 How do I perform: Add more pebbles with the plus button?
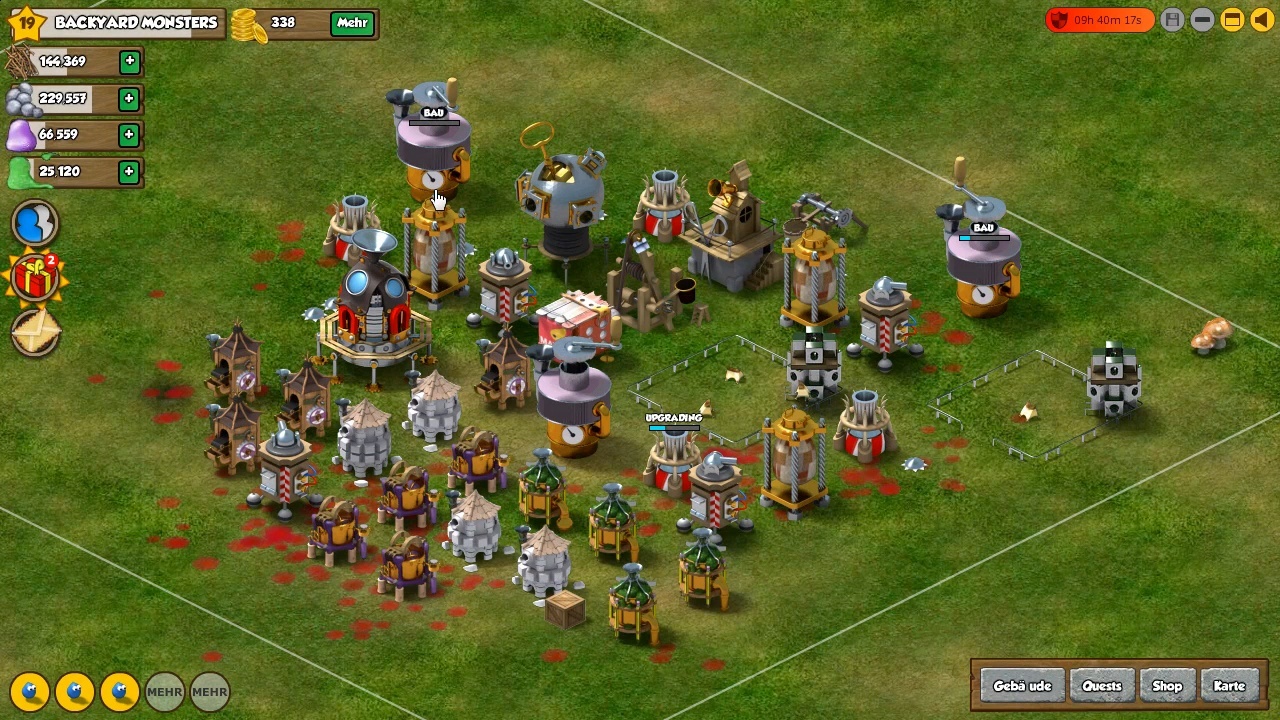coord(129,99)
